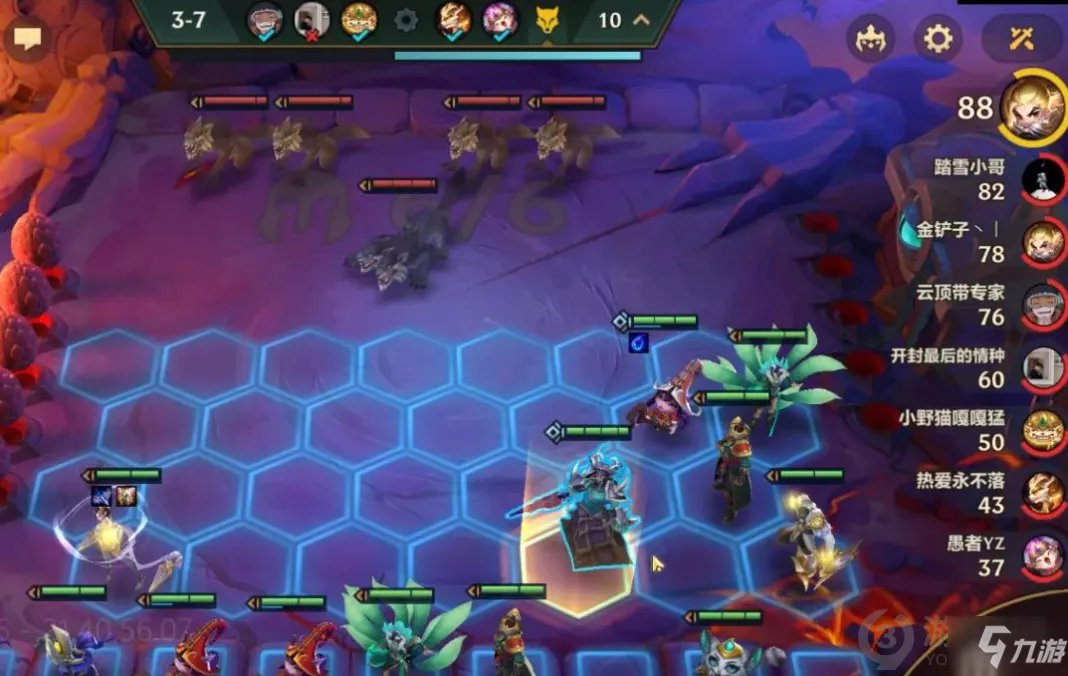Expand the stage tracker arrow beside 10
Image resolution: width=1068 pixels, height=676 pixels.
[x=641, y=20]
